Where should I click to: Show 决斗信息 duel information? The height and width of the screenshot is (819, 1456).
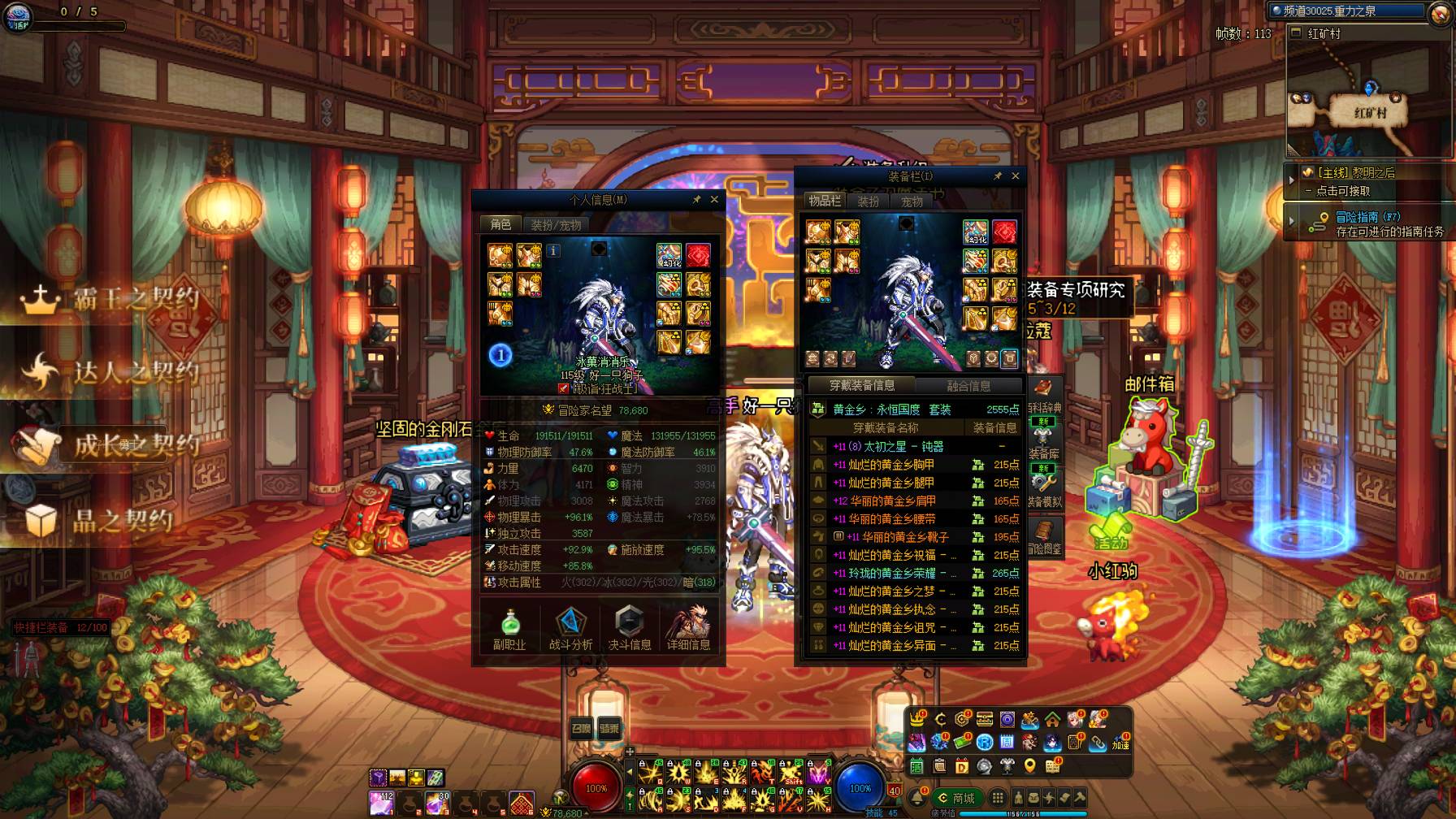(x=630, y=628)
